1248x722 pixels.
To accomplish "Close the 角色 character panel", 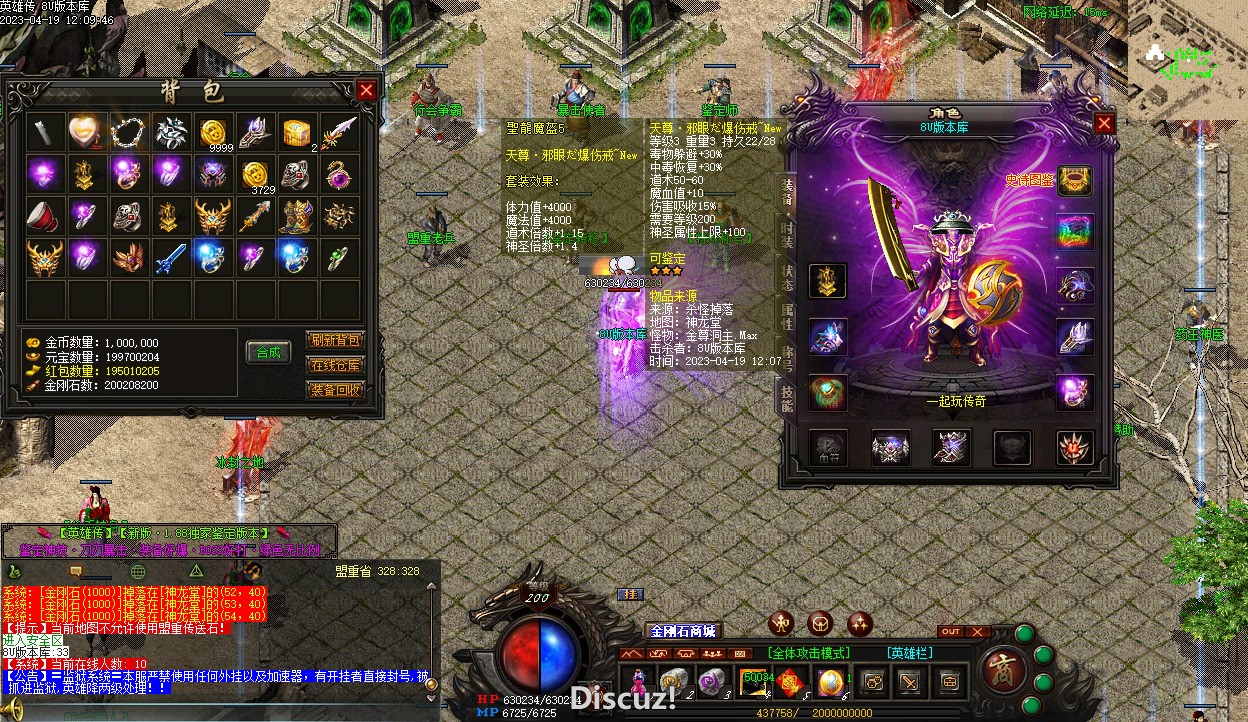I will 1104,123.
